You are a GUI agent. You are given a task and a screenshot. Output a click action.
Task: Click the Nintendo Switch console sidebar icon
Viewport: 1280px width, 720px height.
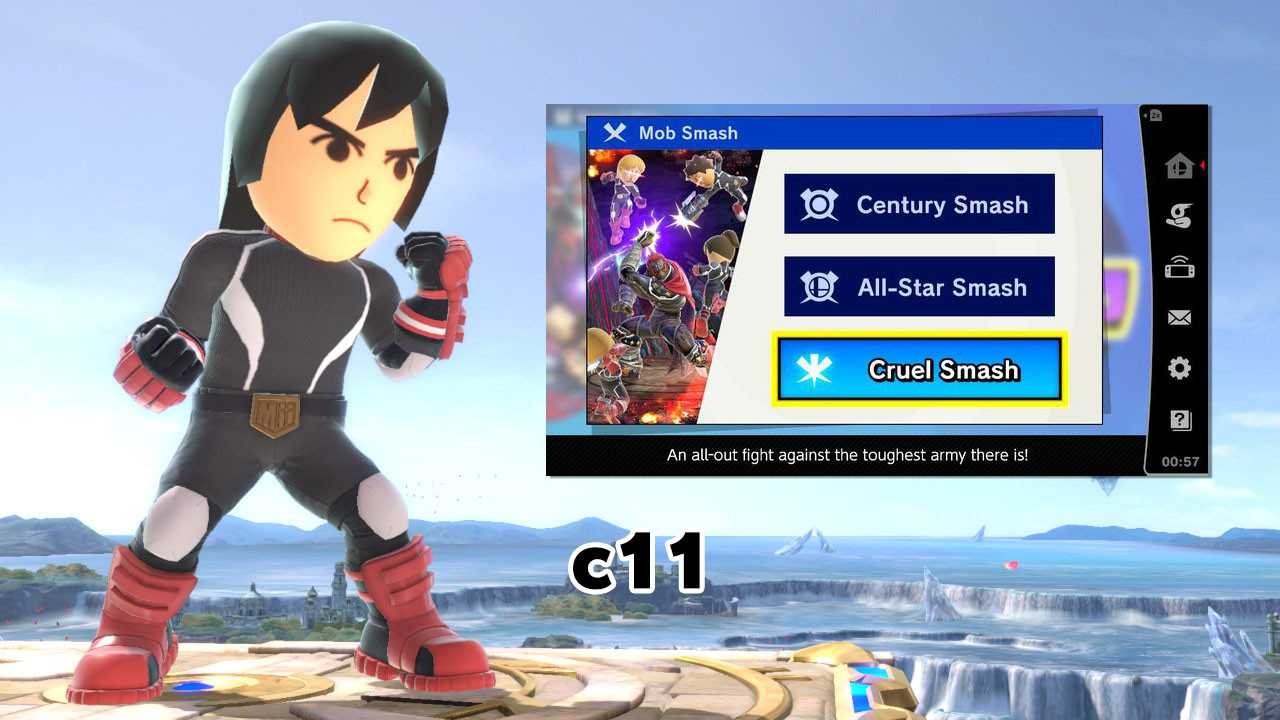pyautogui.click(x=1178, y=267)
